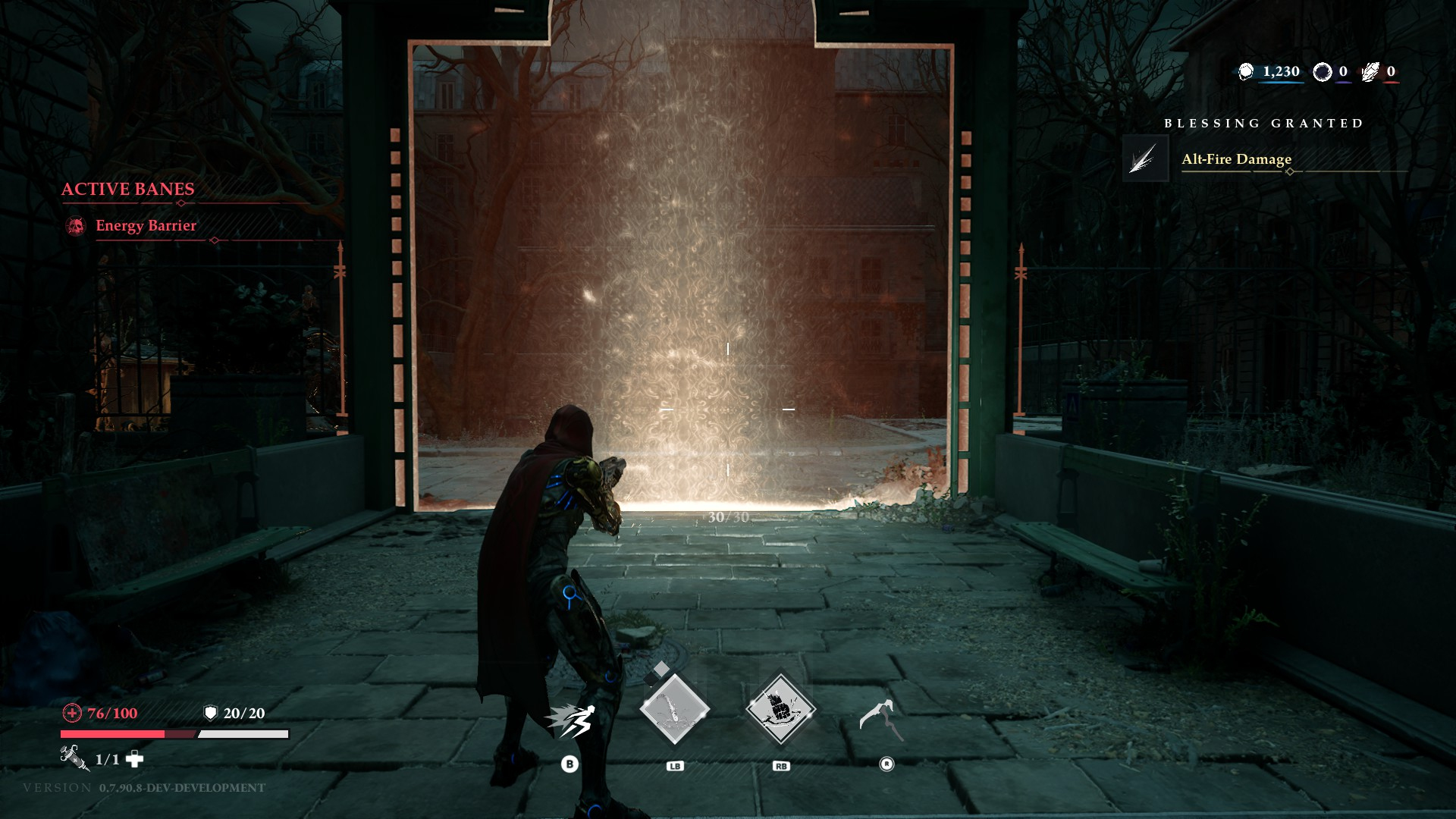This screenshot has height=819, width=1456.
Task: Select the dark ring currency icon
Action: point(1323,72)
